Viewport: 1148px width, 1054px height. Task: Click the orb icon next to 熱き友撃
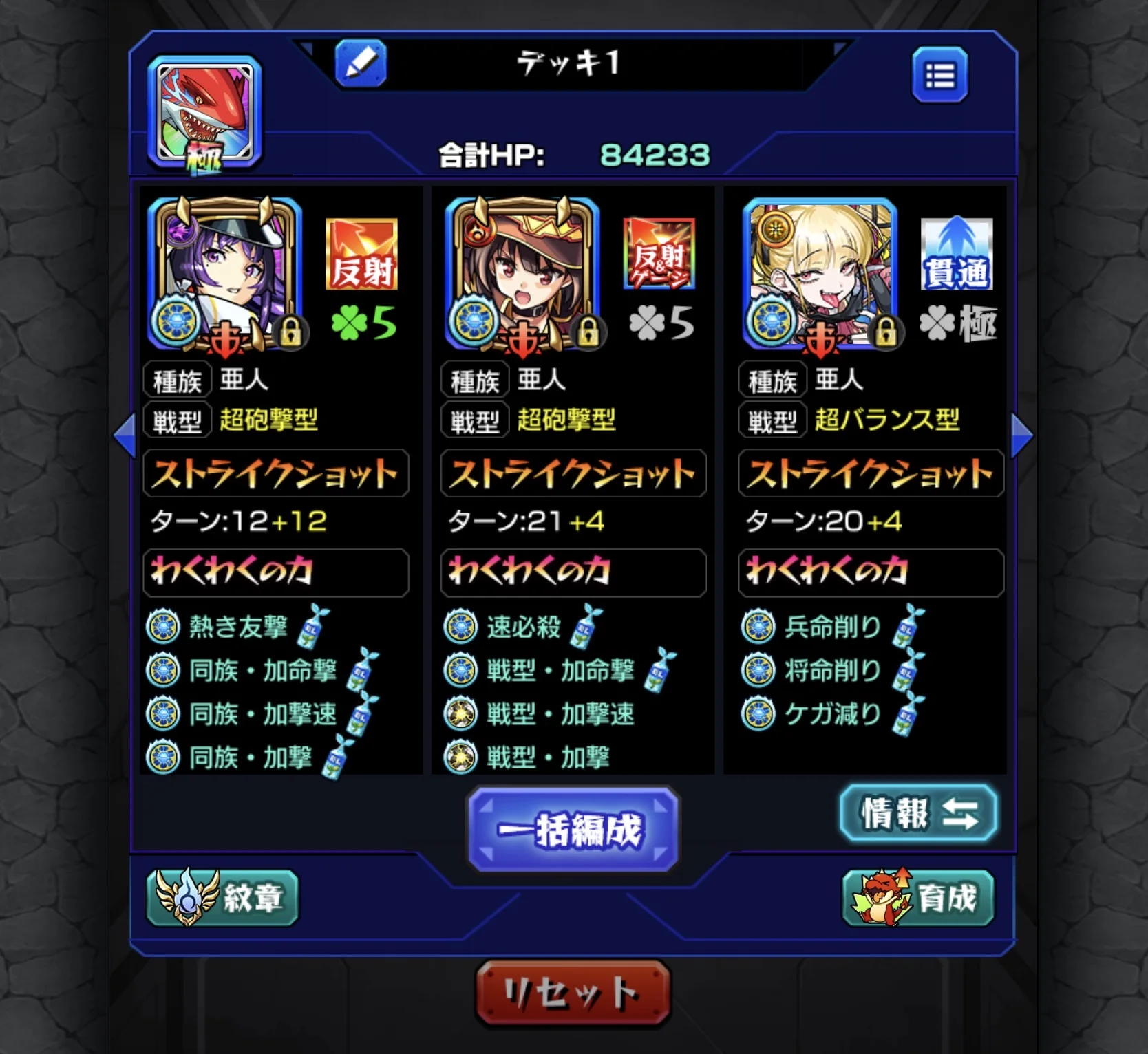pyautogui.click(x=164, y=626)
